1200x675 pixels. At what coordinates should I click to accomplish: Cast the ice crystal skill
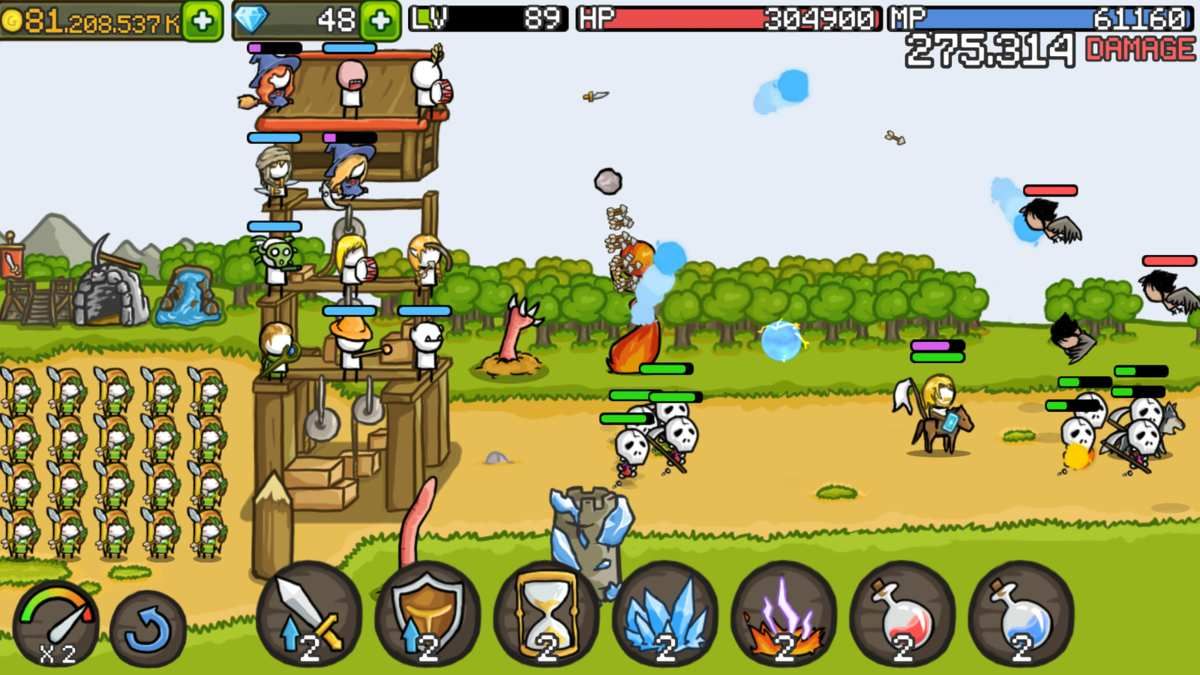coord(665,614)
